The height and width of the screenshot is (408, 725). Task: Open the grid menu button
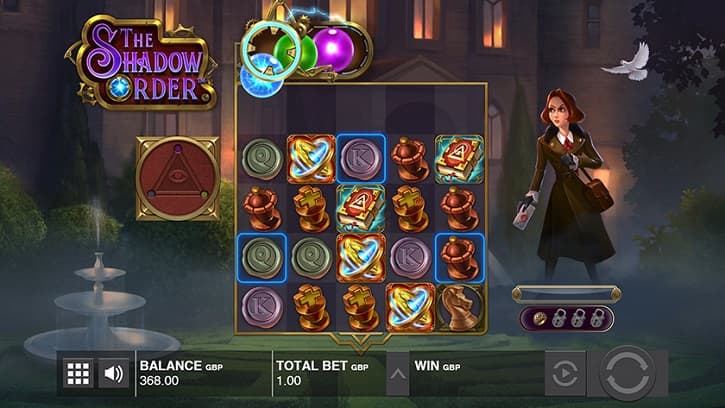pyautogui.click(x=77, y=374)
